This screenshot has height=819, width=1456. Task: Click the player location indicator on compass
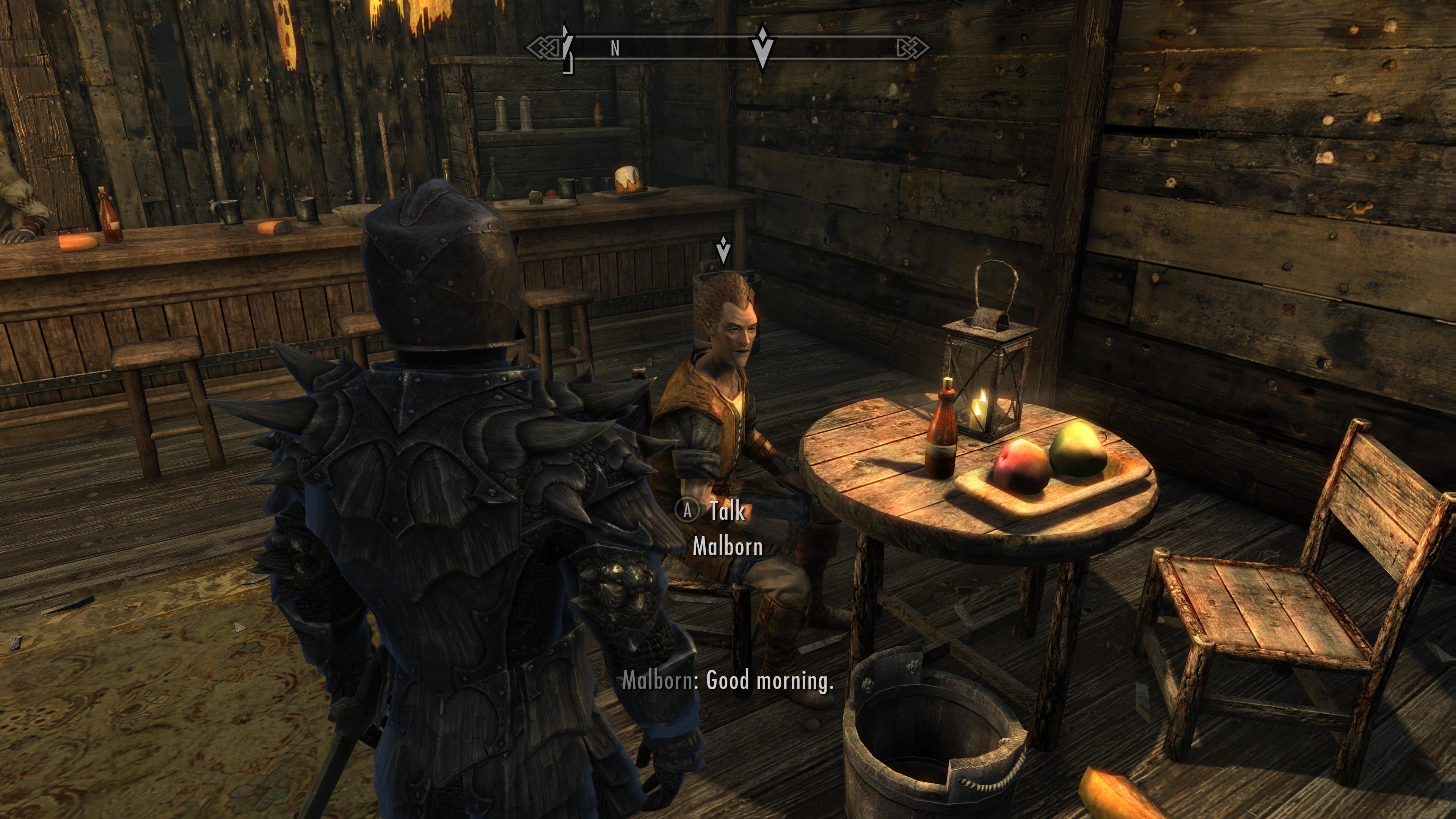point(565,48)
